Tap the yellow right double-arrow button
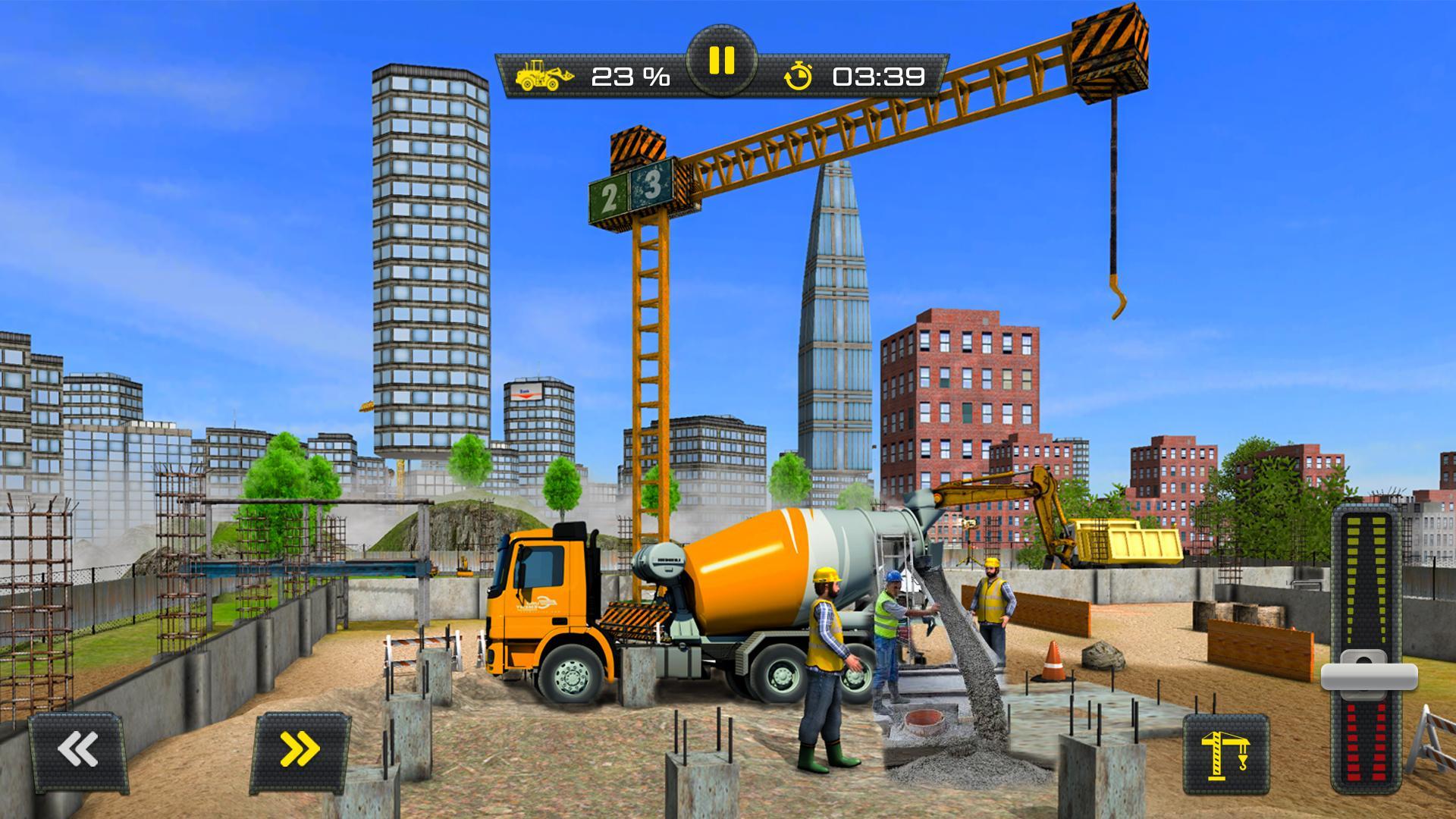 click(x=300, y=750)
